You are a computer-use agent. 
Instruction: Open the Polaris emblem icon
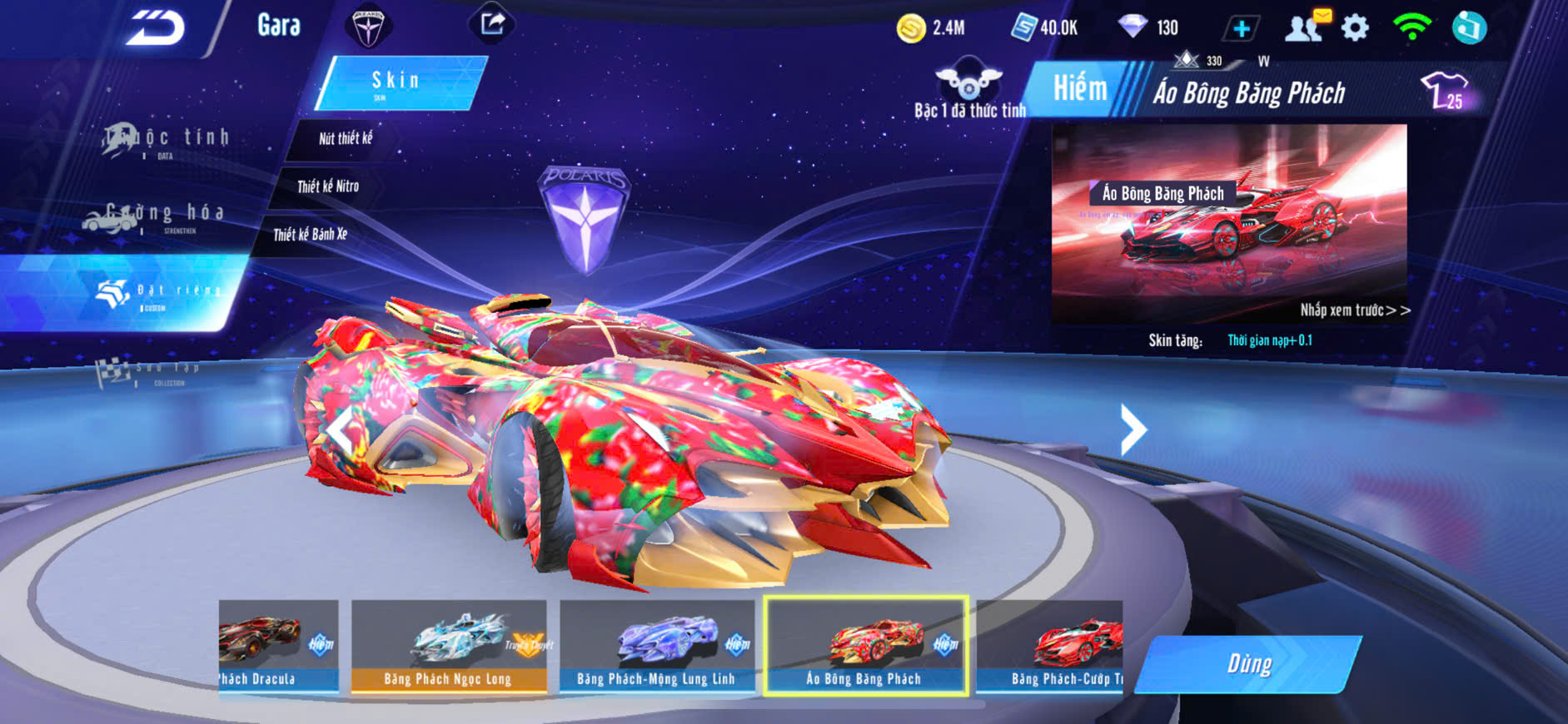[367, 27]
